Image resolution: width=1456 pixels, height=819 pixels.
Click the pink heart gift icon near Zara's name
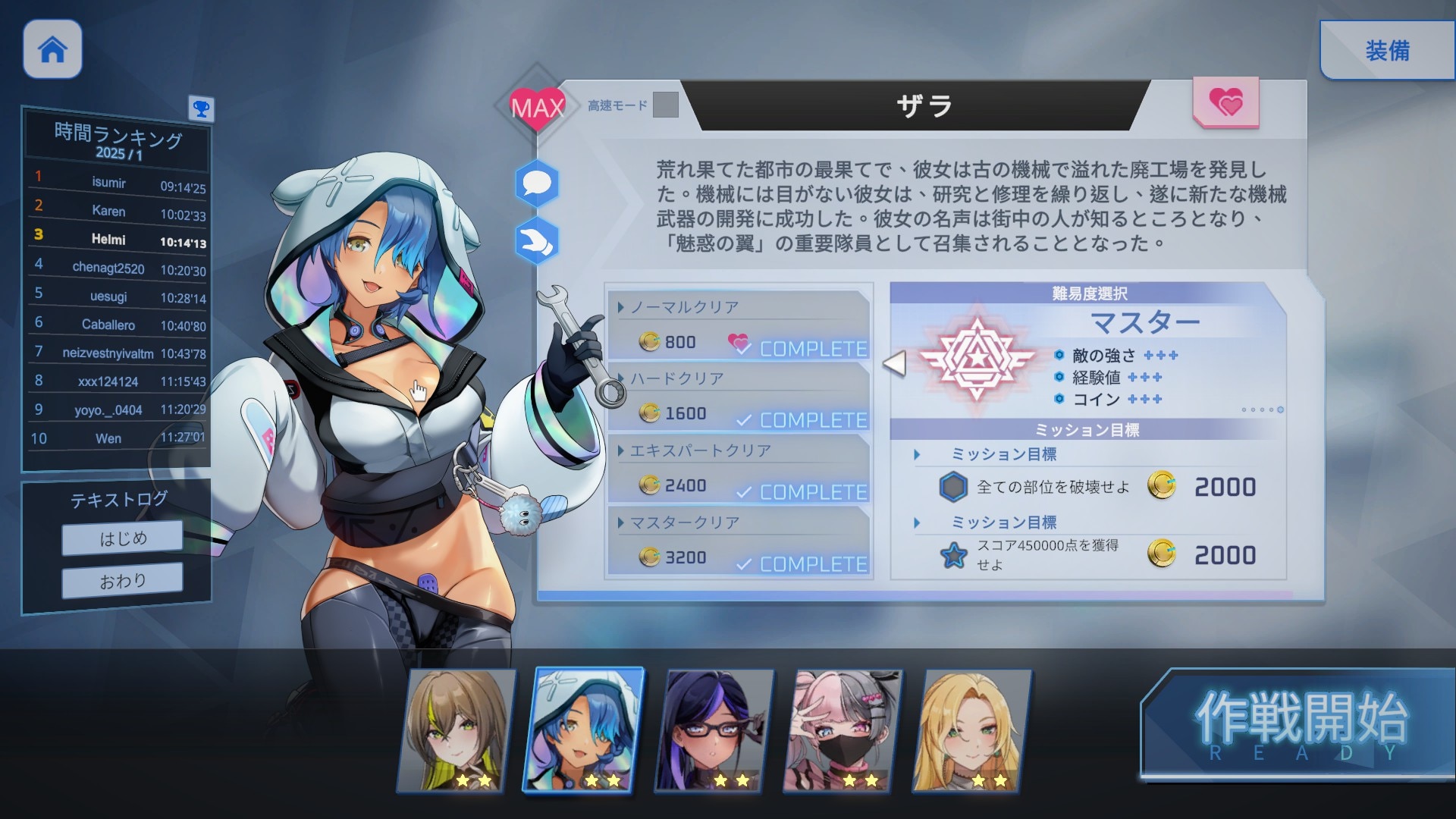1225,101
